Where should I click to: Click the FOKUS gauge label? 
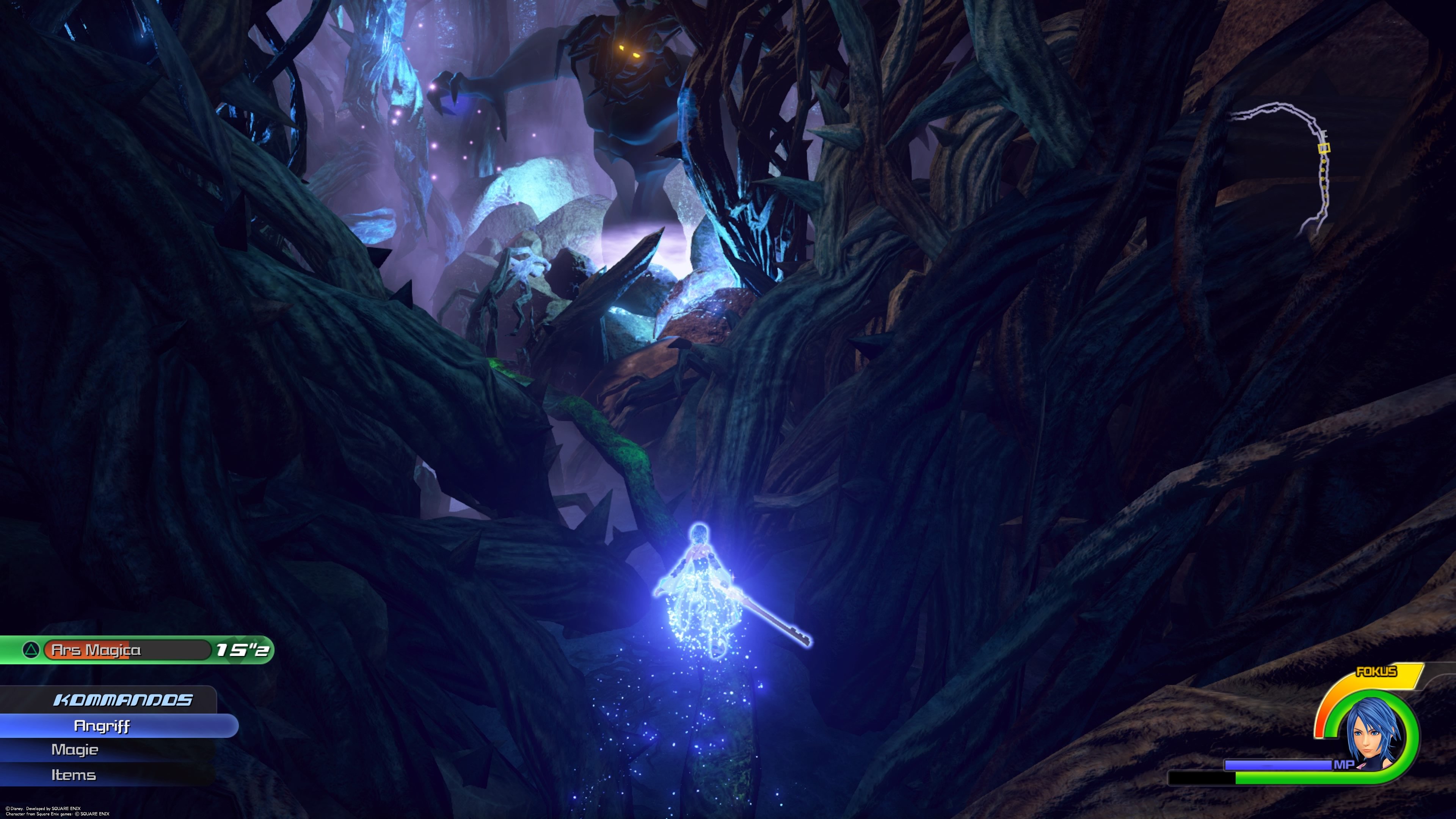1376,672
